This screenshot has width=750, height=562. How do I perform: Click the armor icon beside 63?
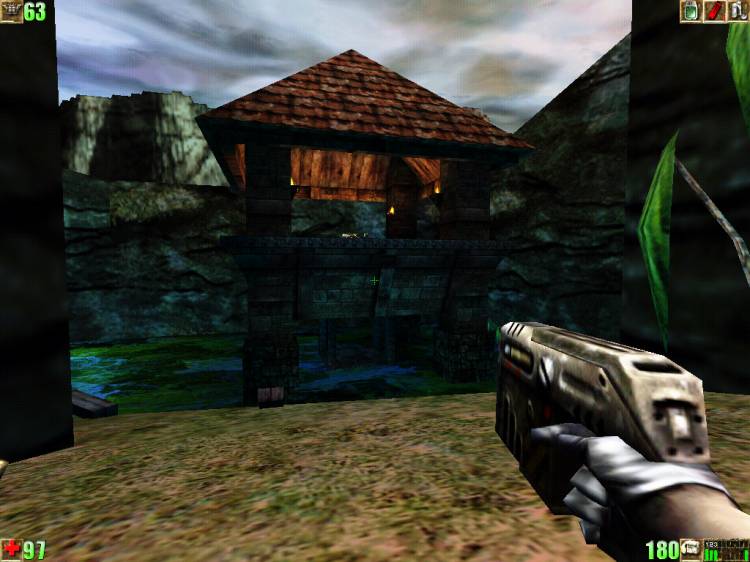pyautogui.click(x=11, y=11)
